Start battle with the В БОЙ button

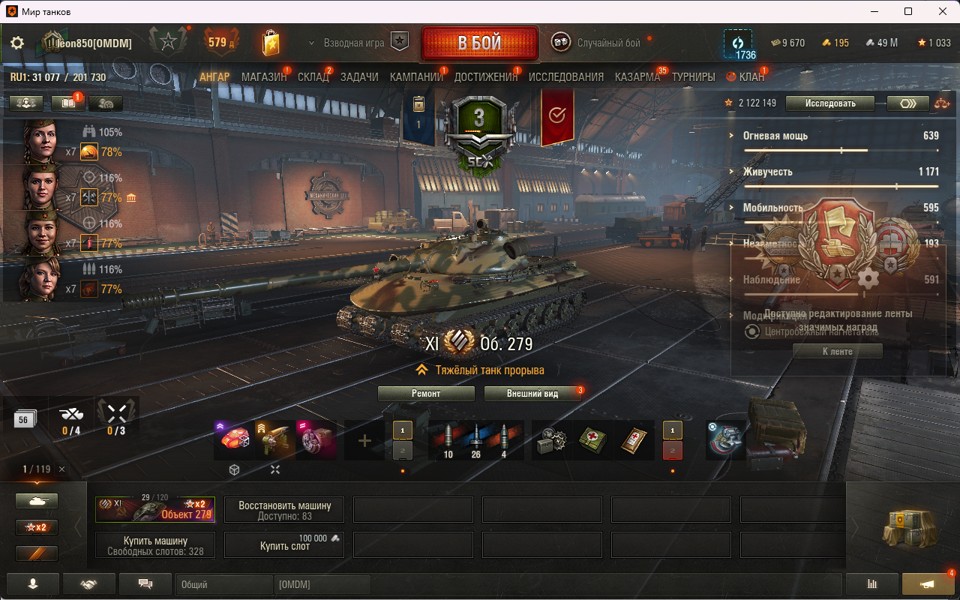(480, 43)
